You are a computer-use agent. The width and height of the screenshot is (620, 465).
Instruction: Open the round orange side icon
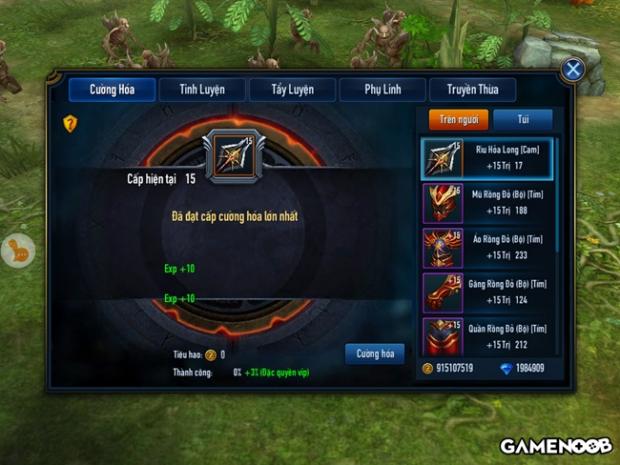17,250
